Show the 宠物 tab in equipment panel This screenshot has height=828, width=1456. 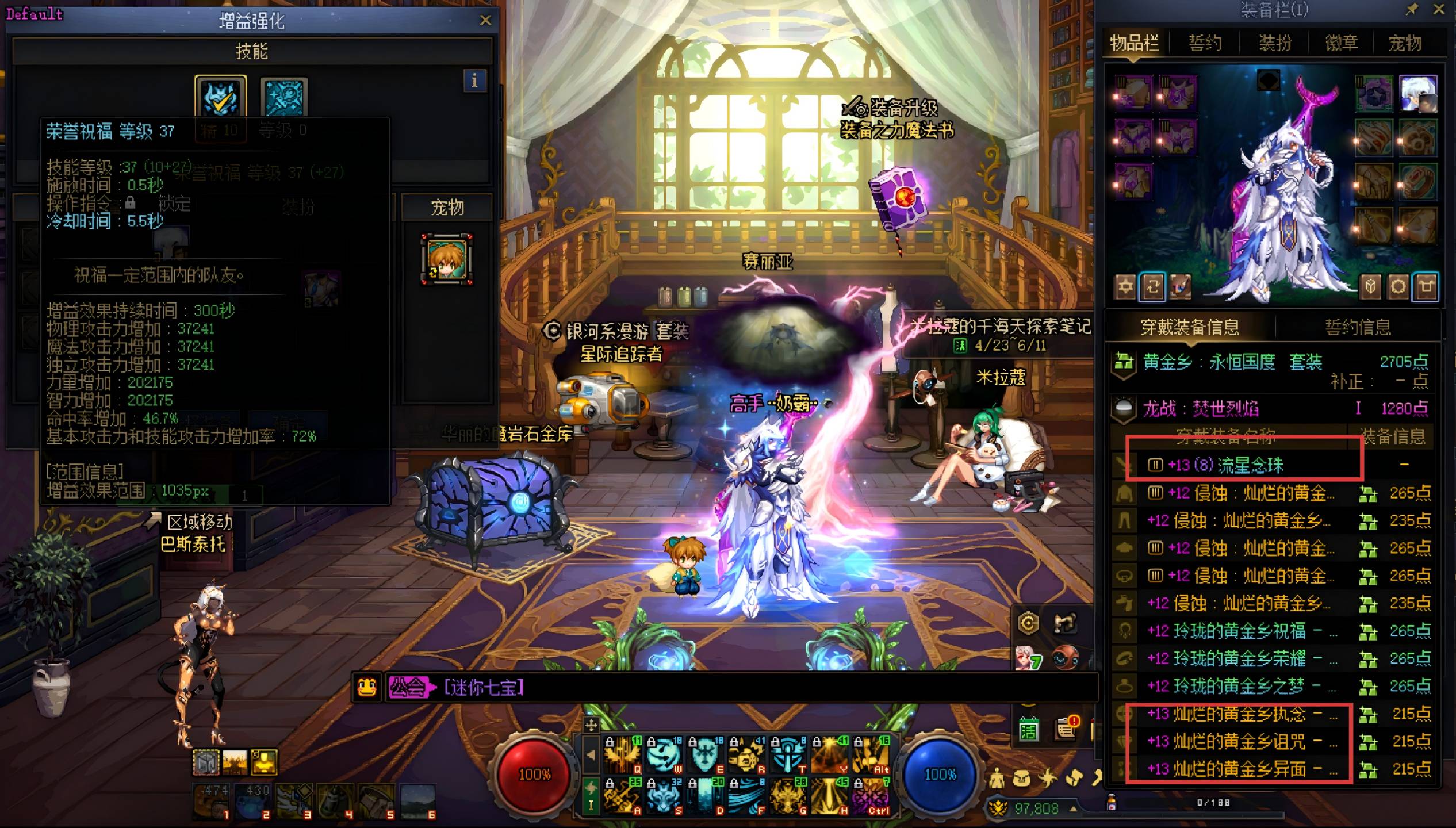(1405, 43)
